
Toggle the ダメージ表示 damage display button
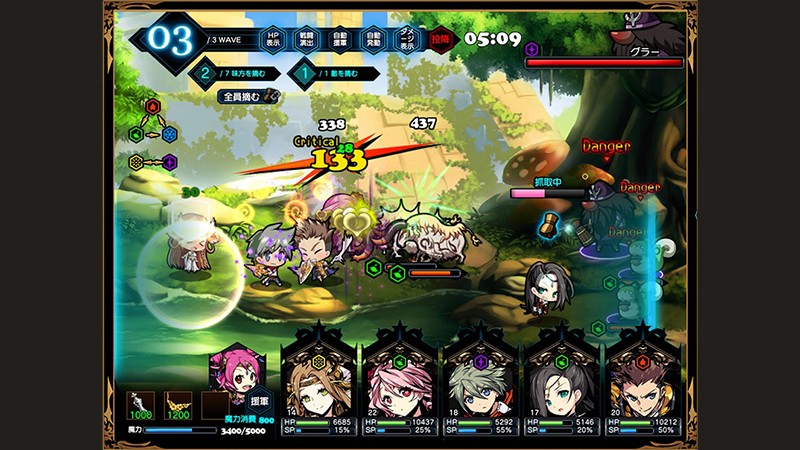pyautogui.click(x=405, y=38)
